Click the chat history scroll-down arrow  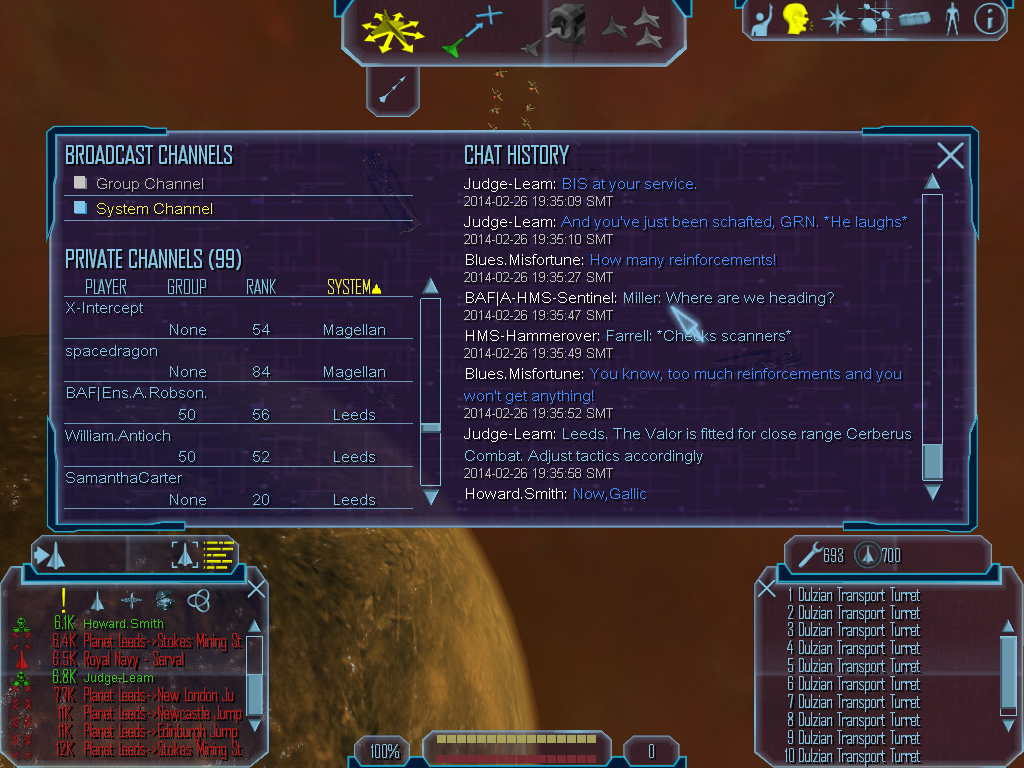932,492
